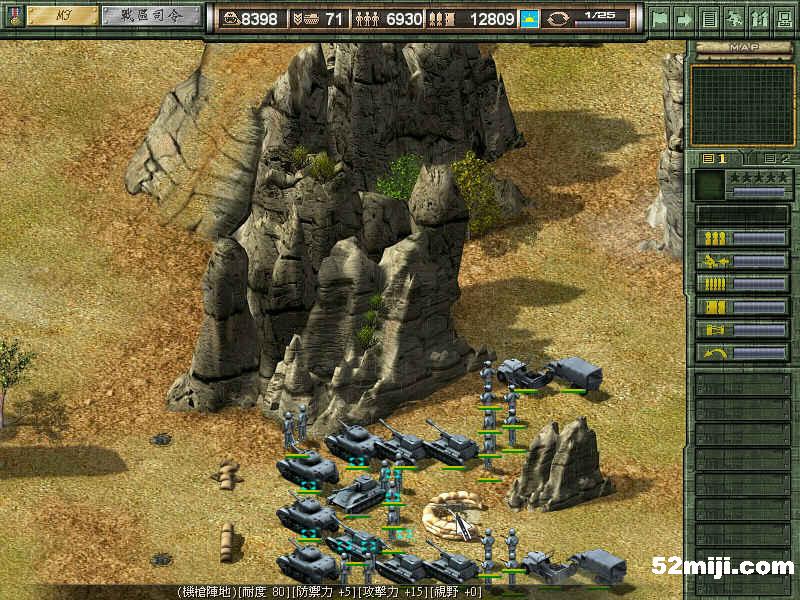Click the two soldiers icon button

click(x=758, y=18)
